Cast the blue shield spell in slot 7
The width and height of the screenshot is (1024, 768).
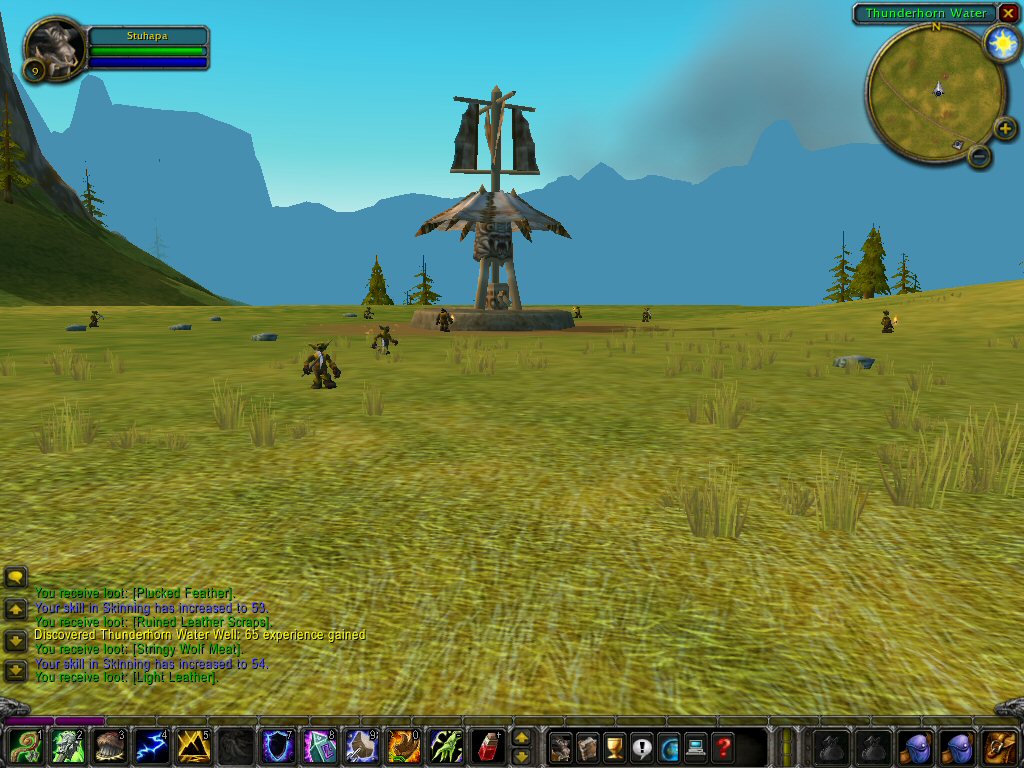[x=277, y=746]
